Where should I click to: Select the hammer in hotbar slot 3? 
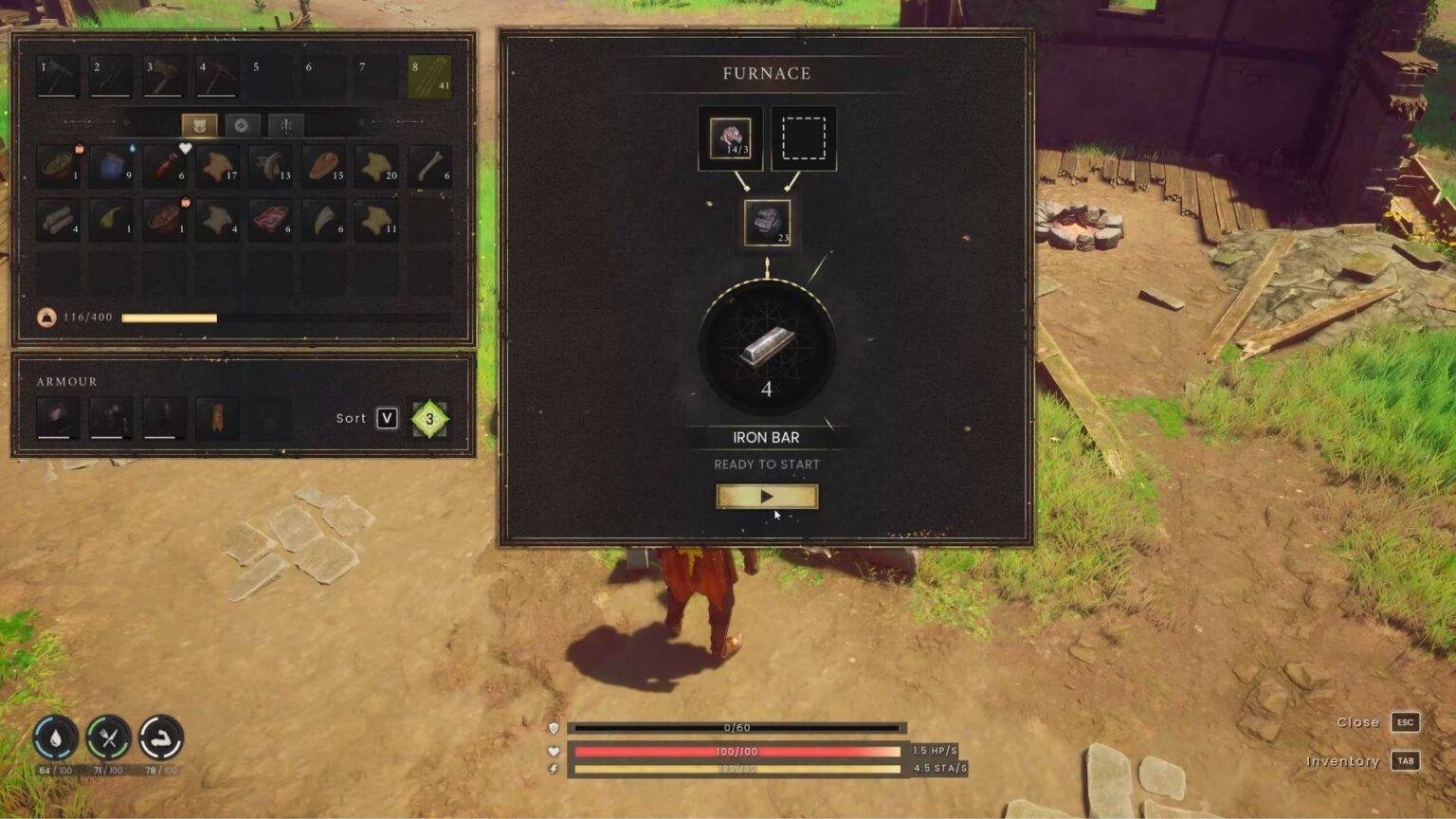tap(164, 76)
